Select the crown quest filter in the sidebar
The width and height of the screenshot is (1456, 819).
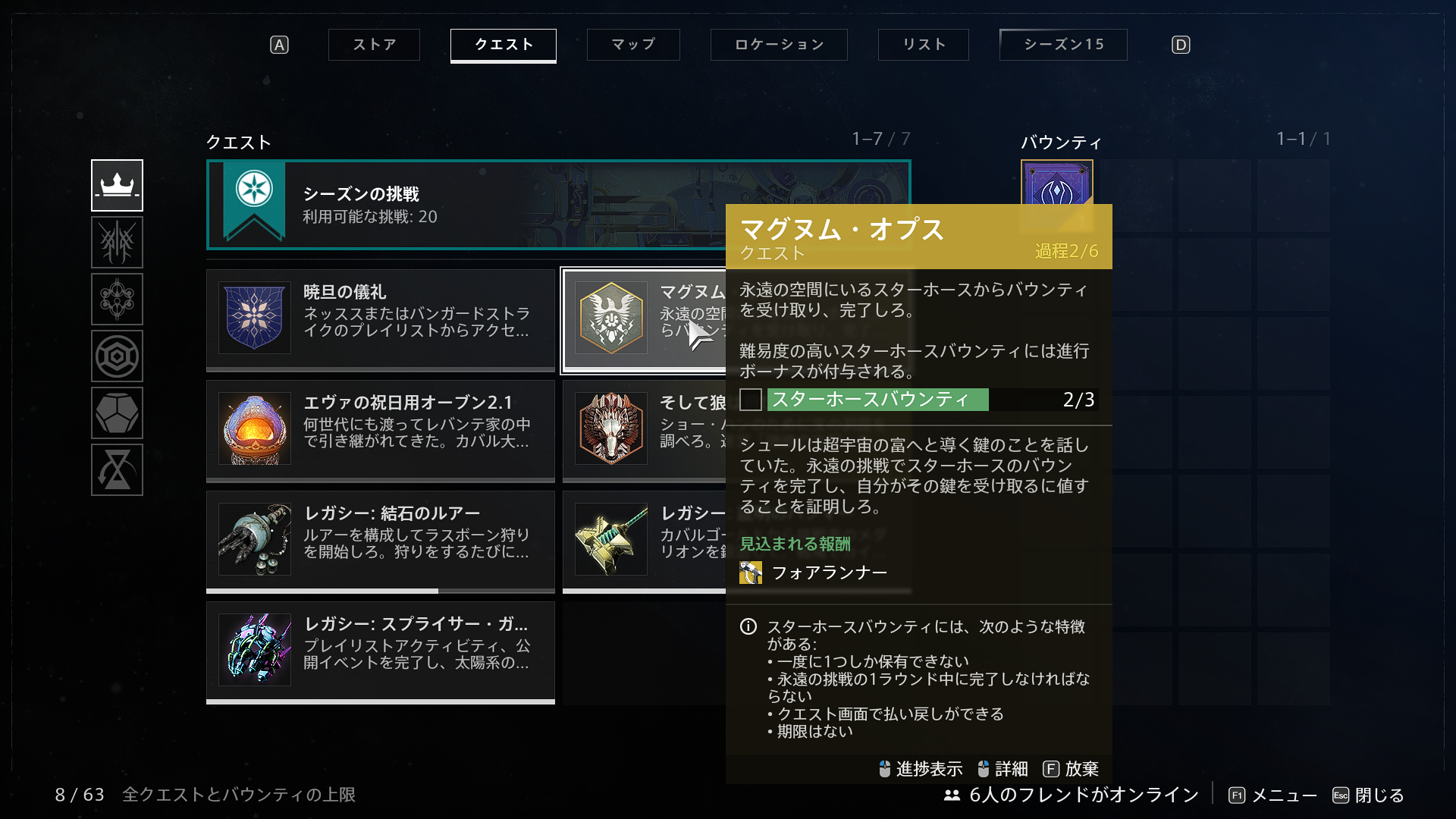118,184
